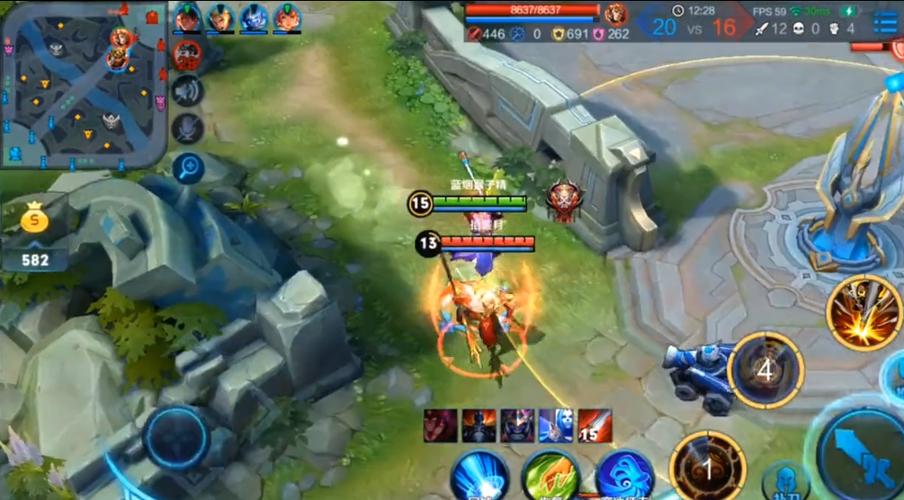Image resolution: width=904 pixels, height=500 pixels.
Task: Touch the virtual movement joystick
Action: coord(175,439)
